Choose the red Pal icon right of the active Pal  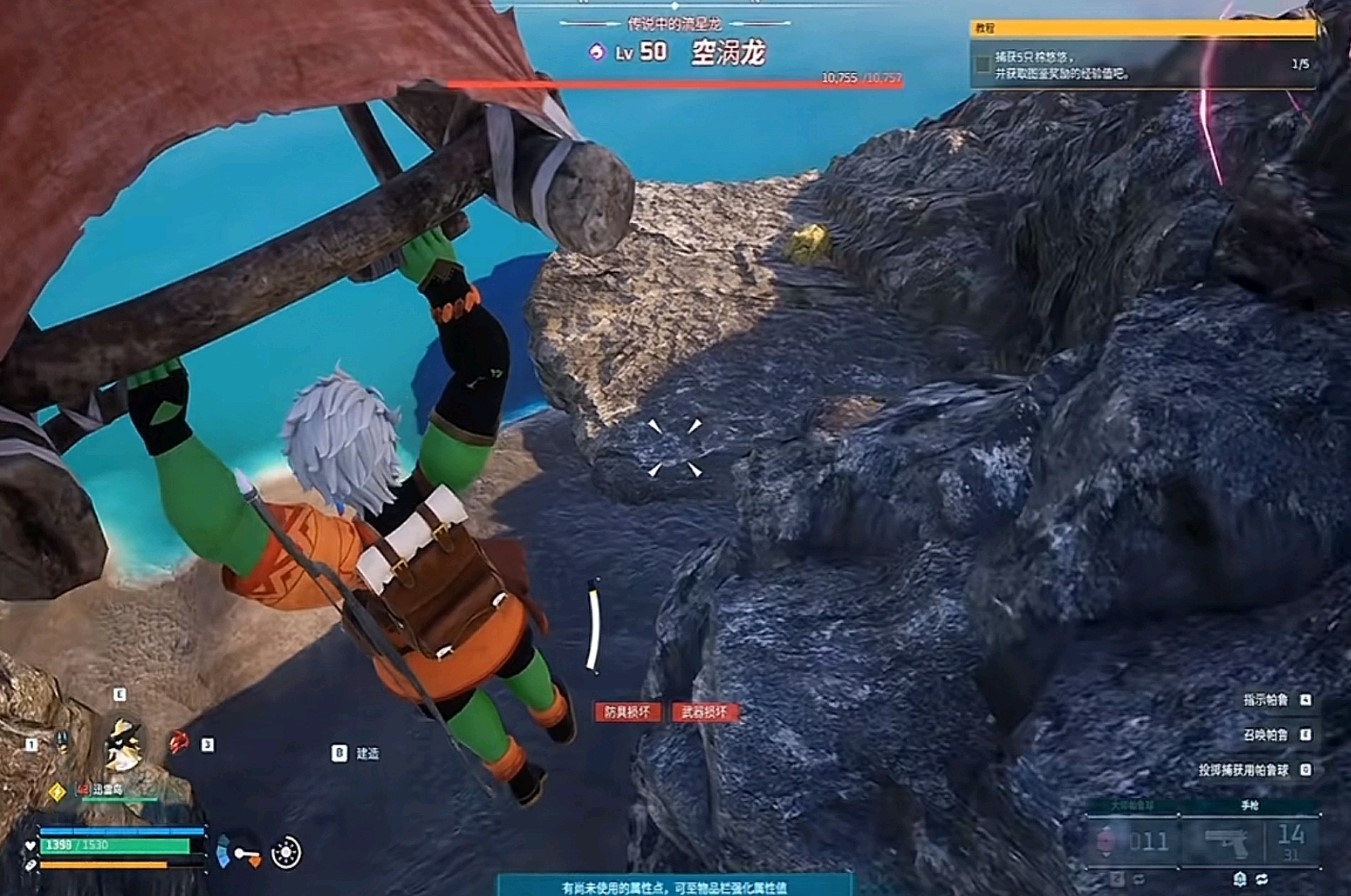point(179,742)
